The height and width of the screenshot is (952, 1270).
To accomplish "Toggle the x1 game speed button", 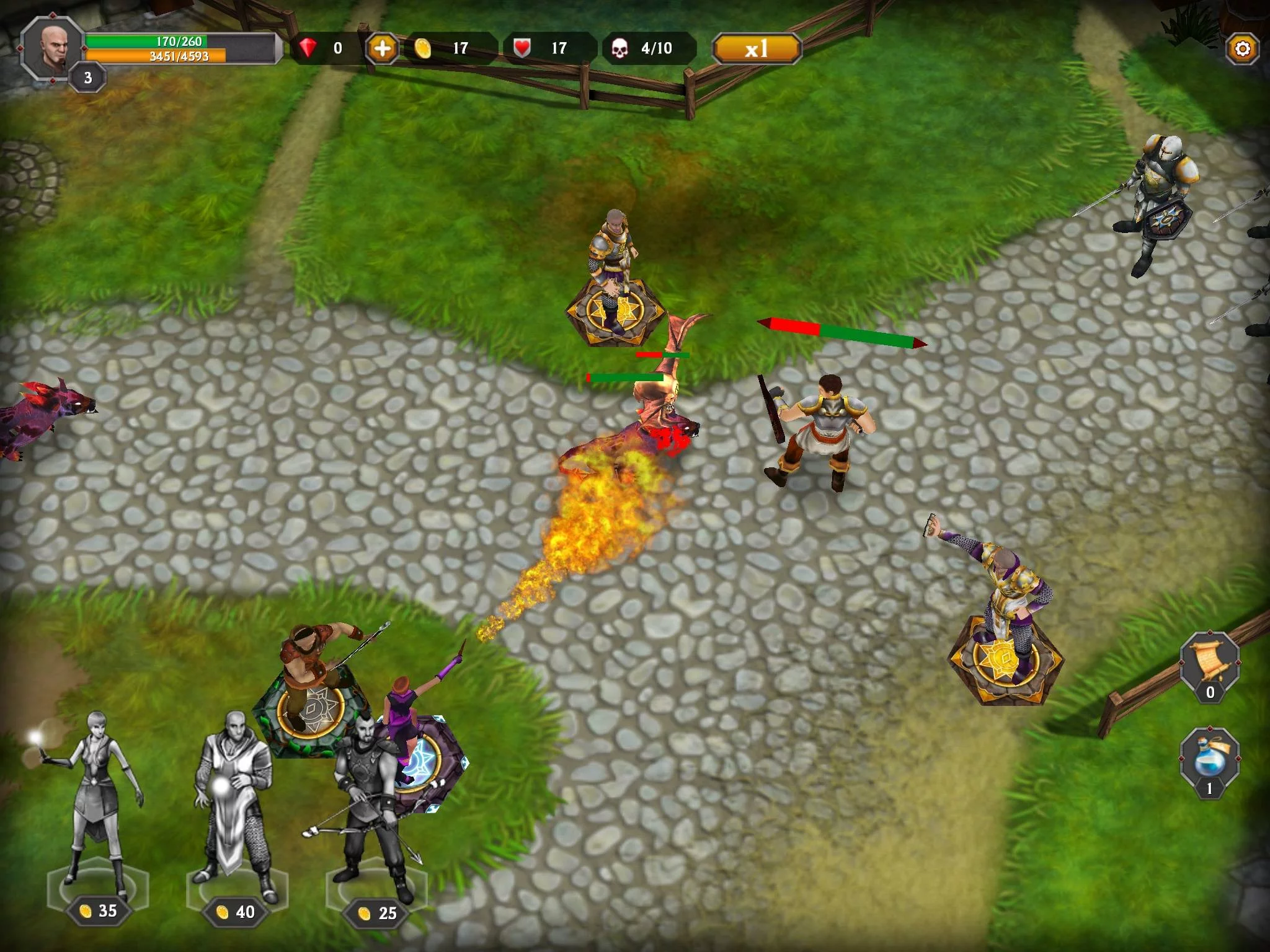I will click(x=758, y=46).
